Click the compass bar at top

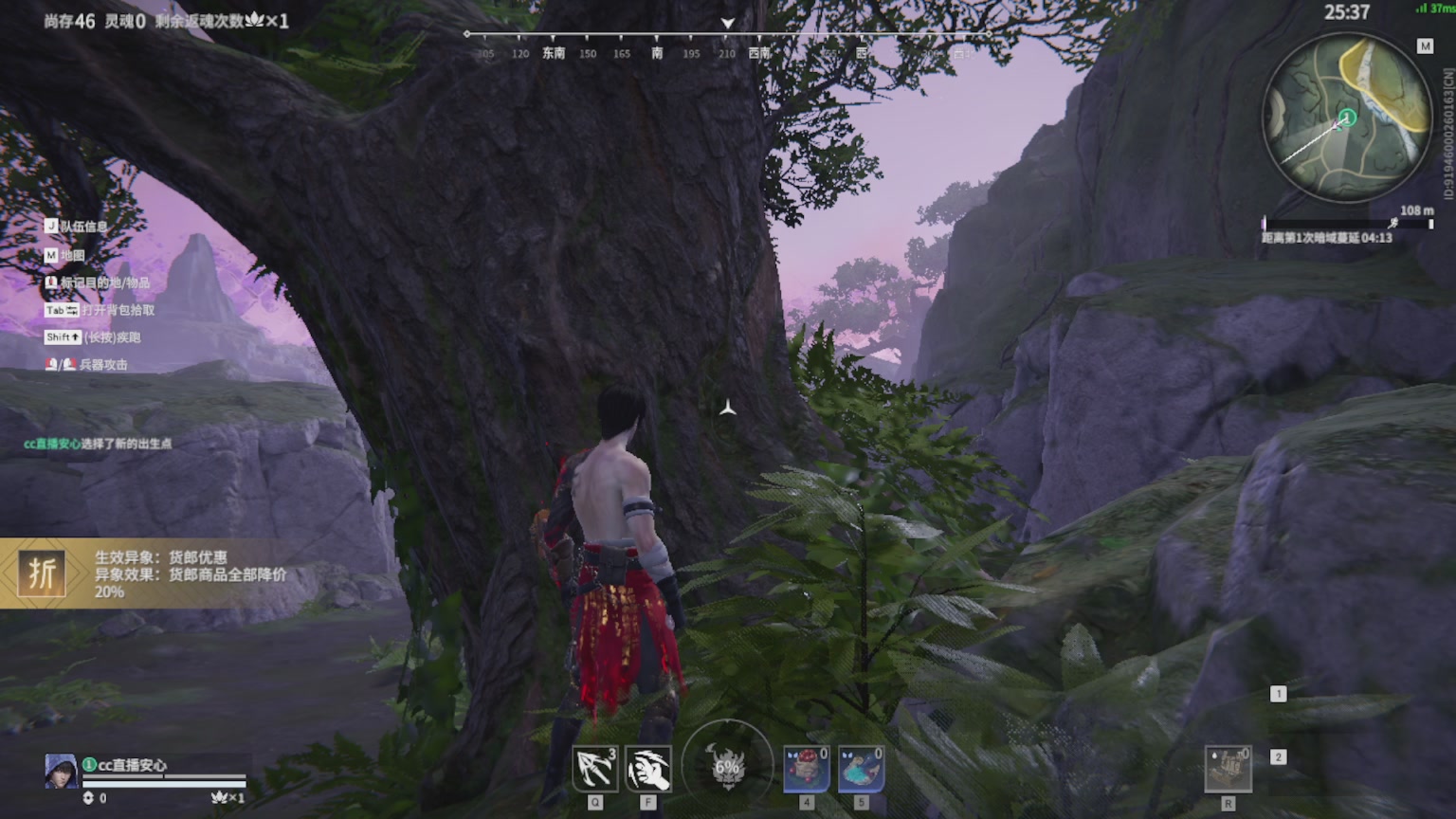coord(727,45)
